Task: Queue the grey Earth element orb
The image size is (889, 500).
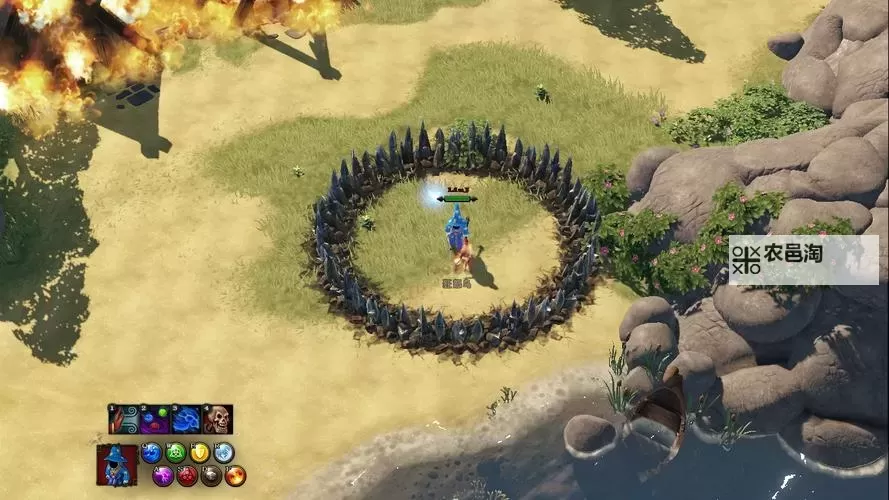Action: click(211, 476)
